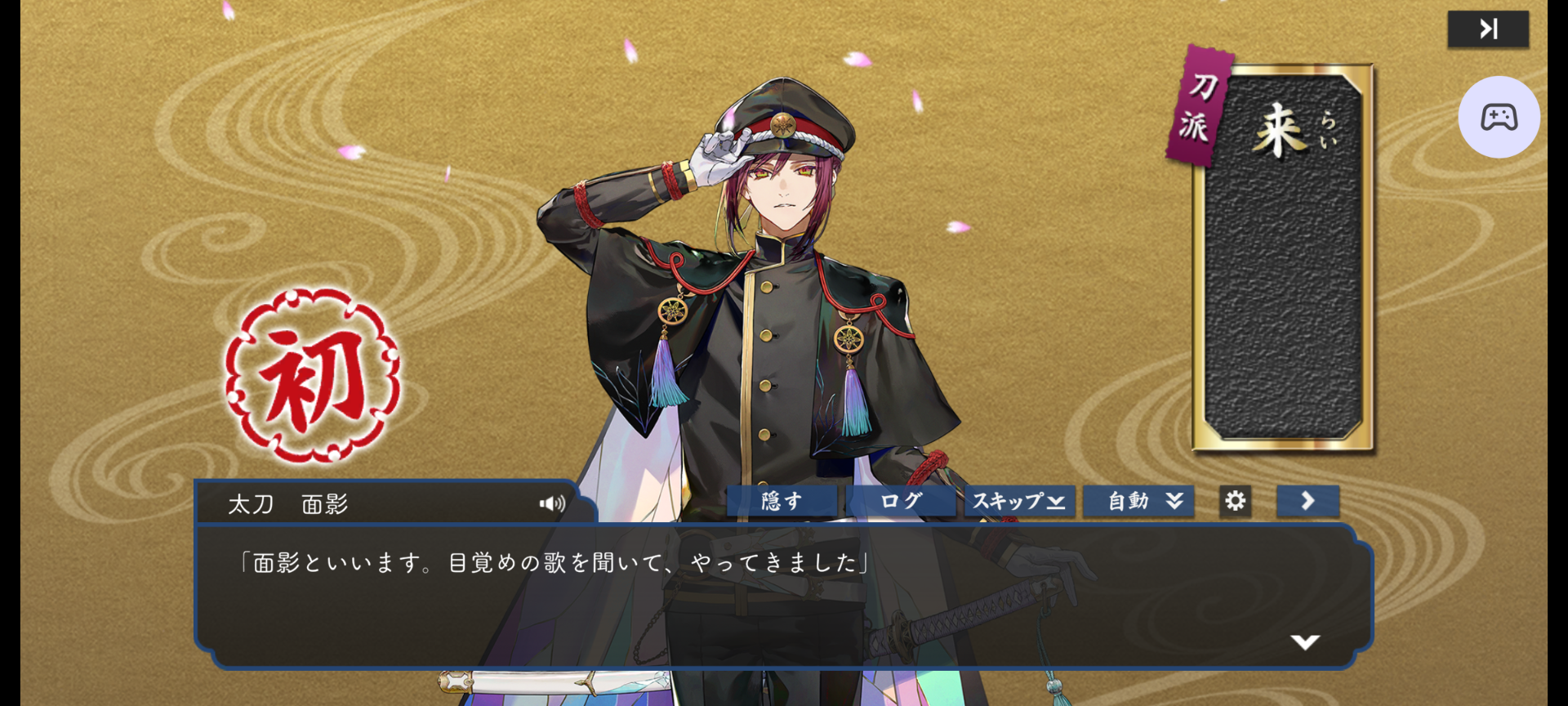Open the gamepad overlay button
The width and height of the screenshot is (1568, 706).
1499,117
